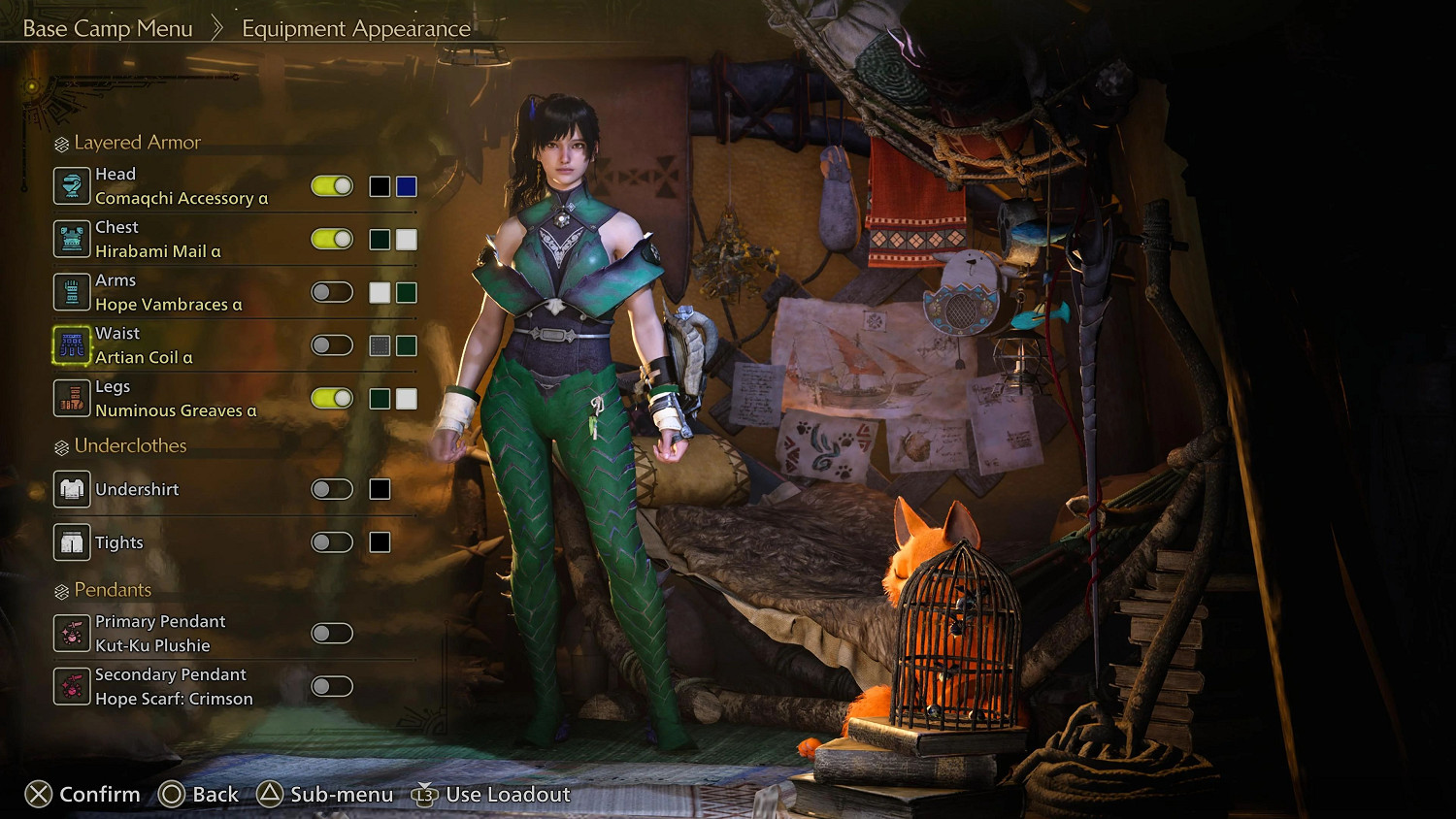Toggle the Legs layered armor switch
Screen dimensions: 1456x819
332,399
